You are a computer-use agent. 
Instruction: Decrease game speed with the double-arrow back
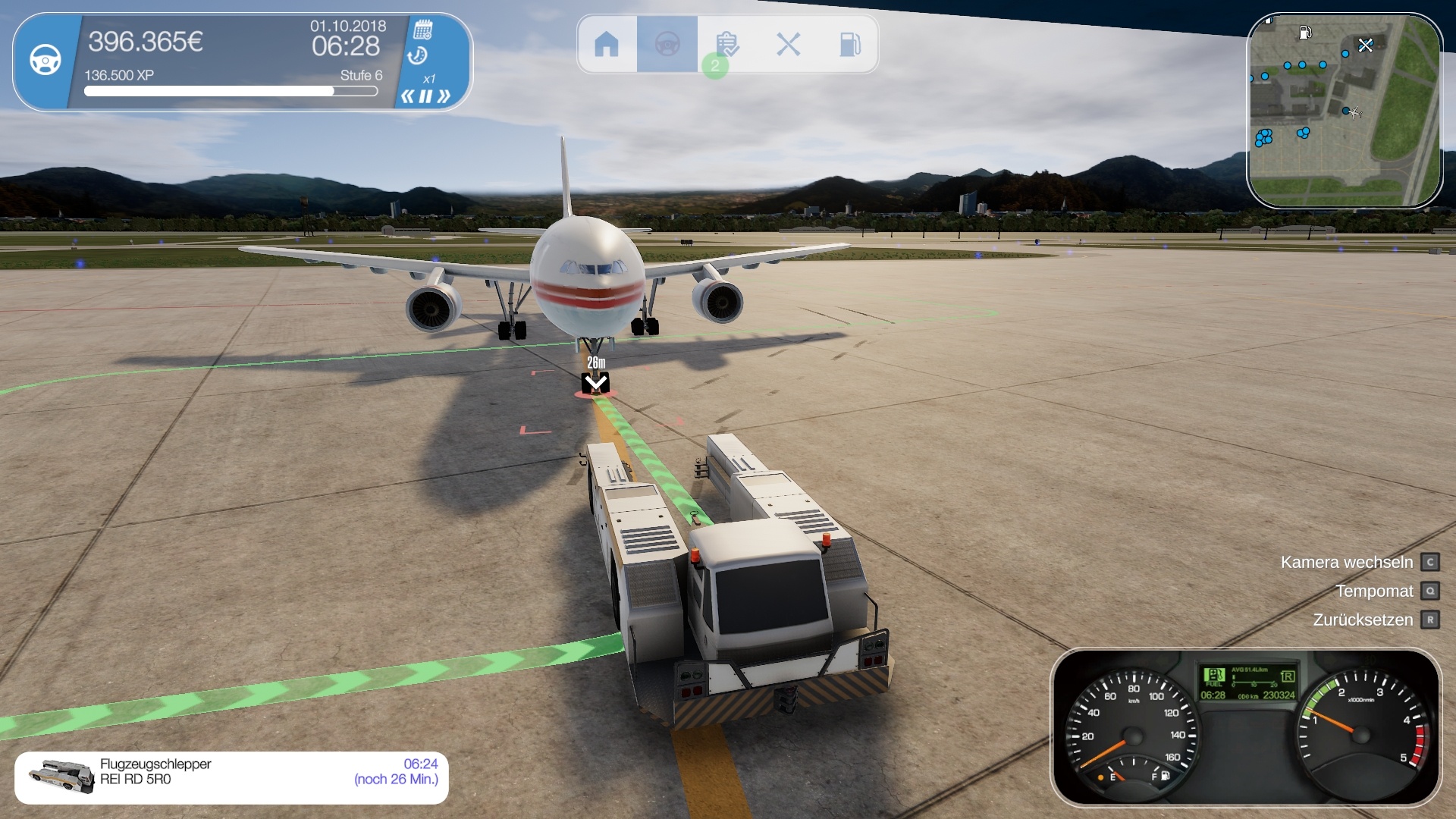409,96
